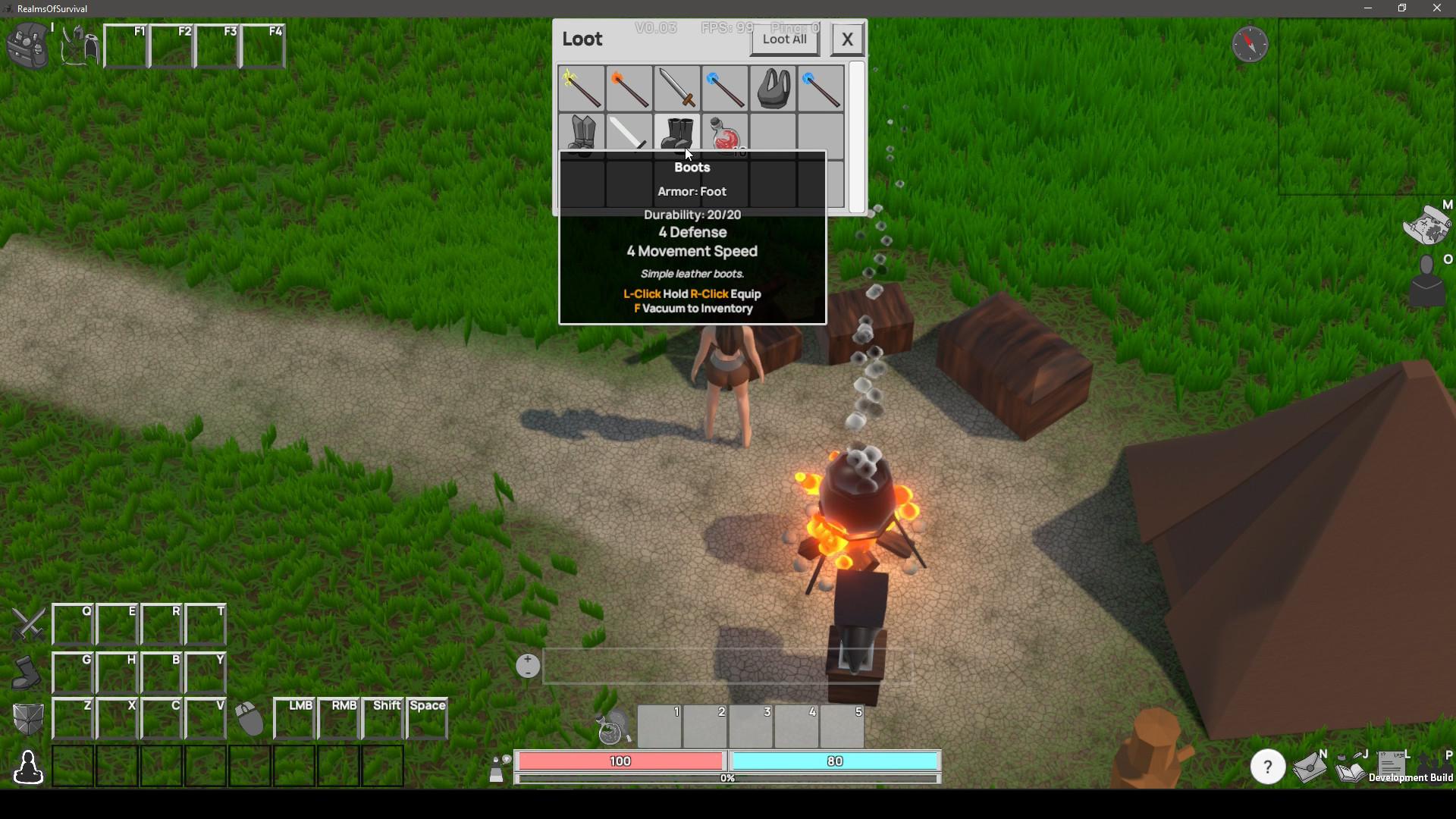Select the lightning wand in the loot grid
This screenshot has width=1456, height=819.
coord(580,89)
